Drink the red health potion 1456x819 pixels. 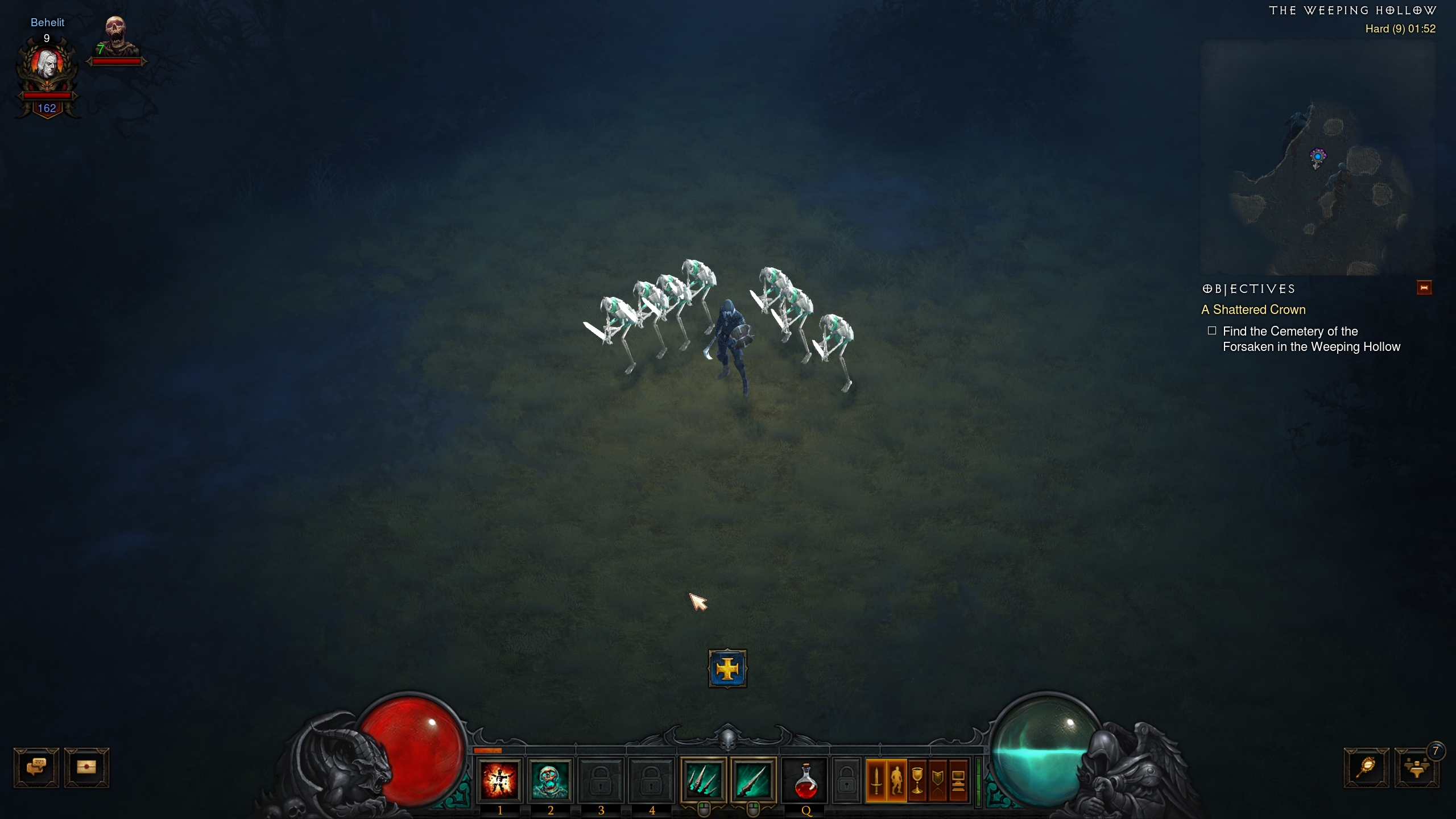point(805,781)
